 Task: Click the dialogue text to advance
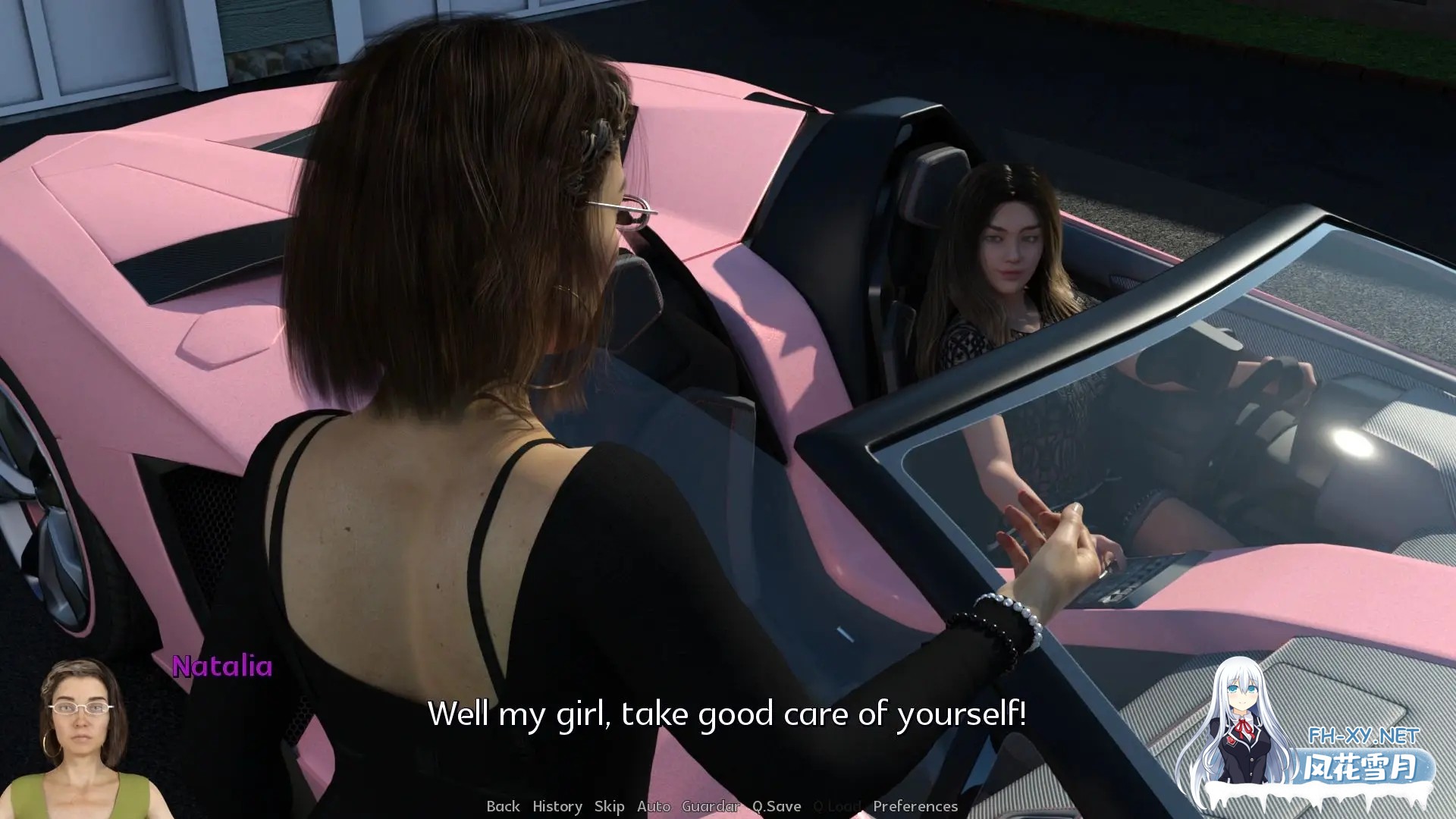click(726, 714)
